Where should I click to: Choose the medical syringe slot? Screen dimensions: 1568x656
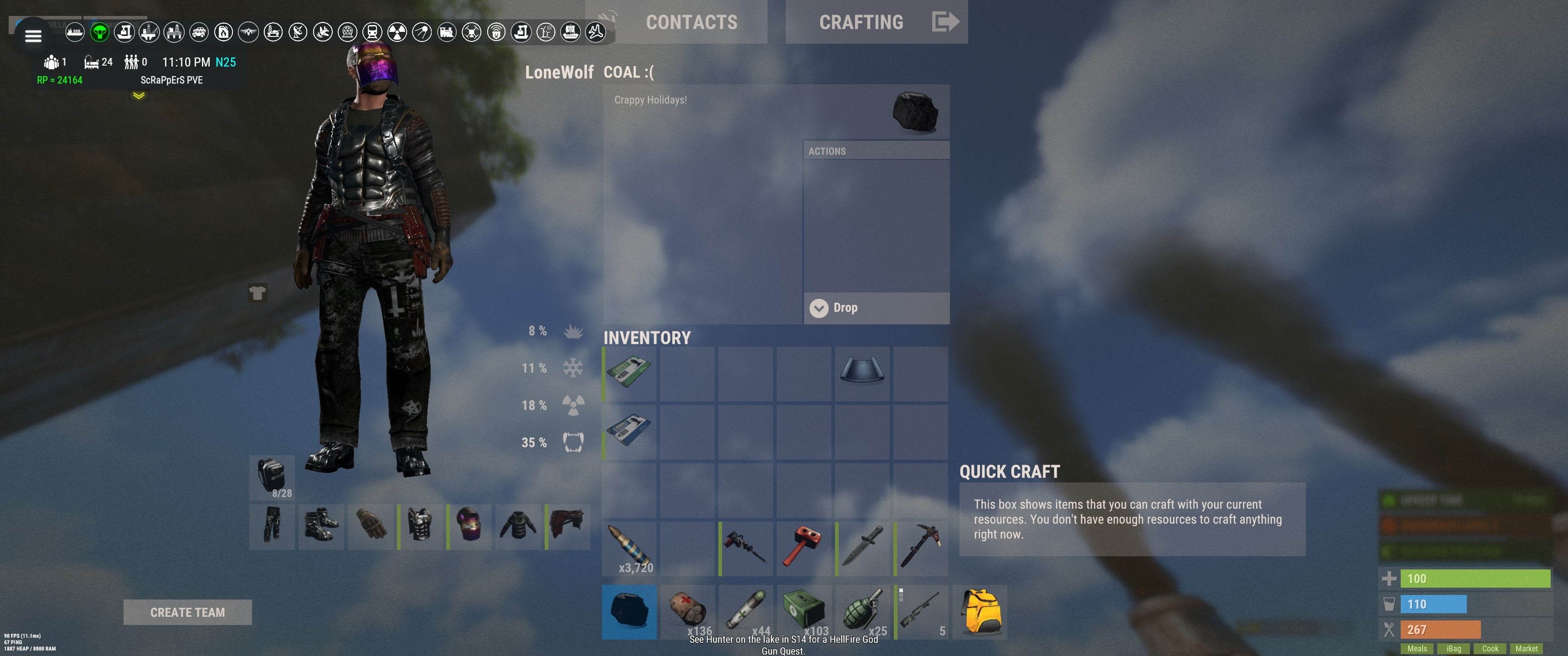[x=746, y=612]
